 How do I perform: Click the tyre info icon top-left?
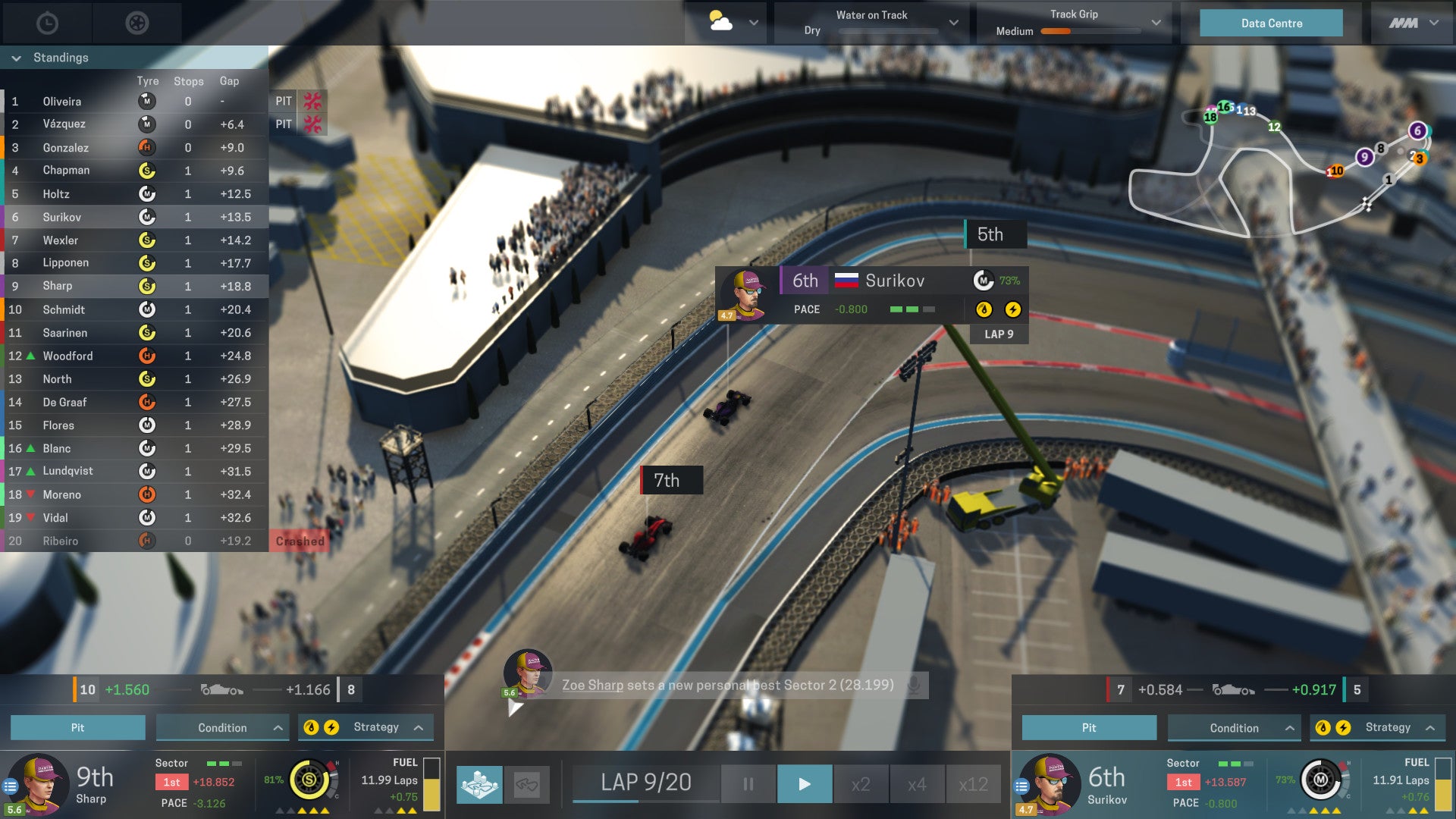136,23
